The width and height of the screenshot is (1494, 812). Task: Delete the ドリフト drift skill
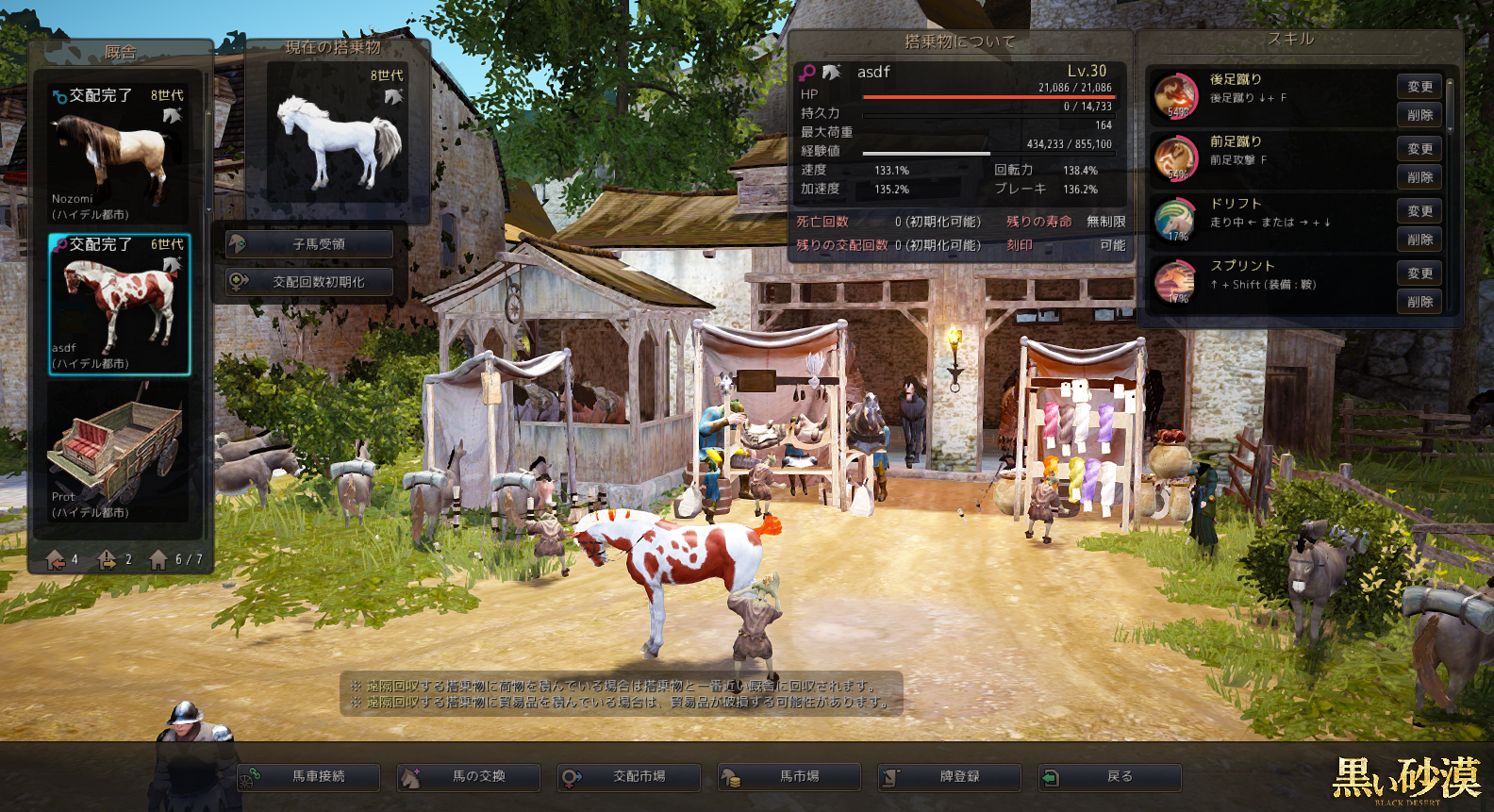(x=1419, y=240)
